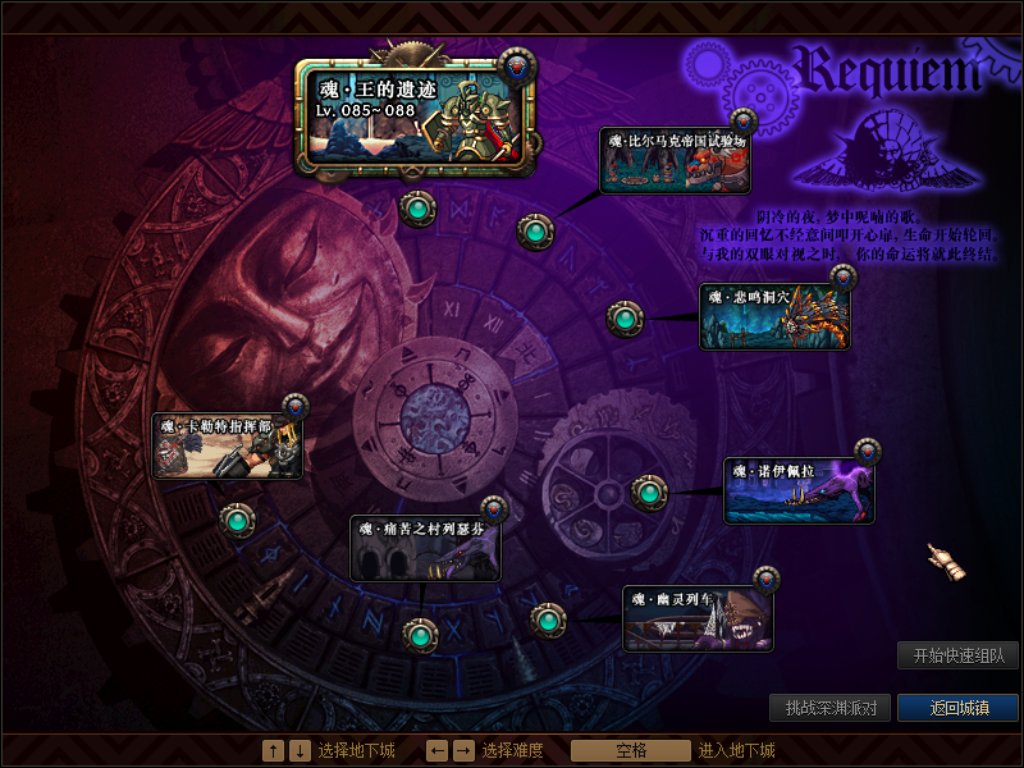Choose the 魂·比尔马克帝国试验场 dungeon
The height and width of the screenshot is (768, 1024).
(675, 161)
